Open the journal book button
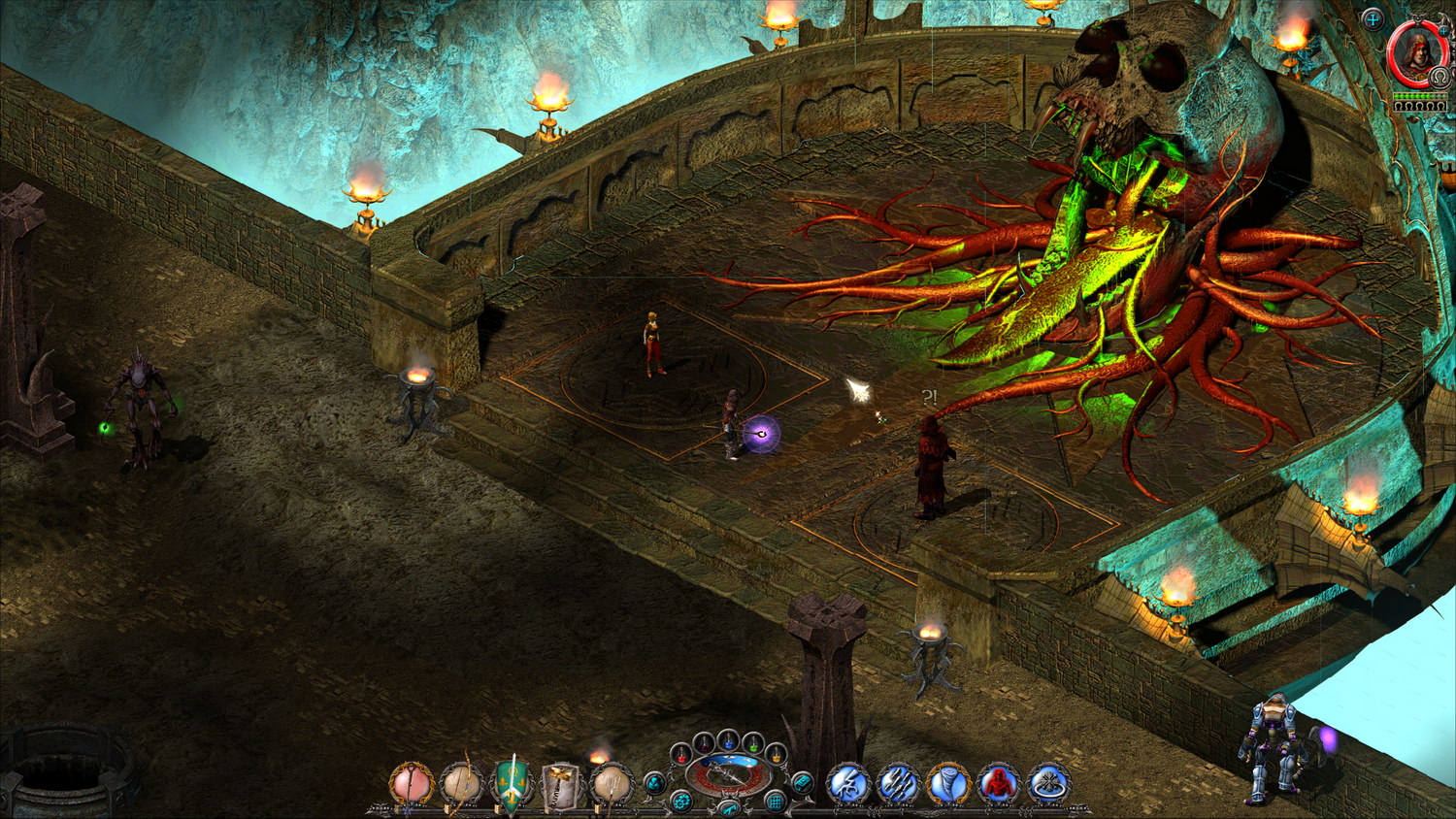 point(802,782)
